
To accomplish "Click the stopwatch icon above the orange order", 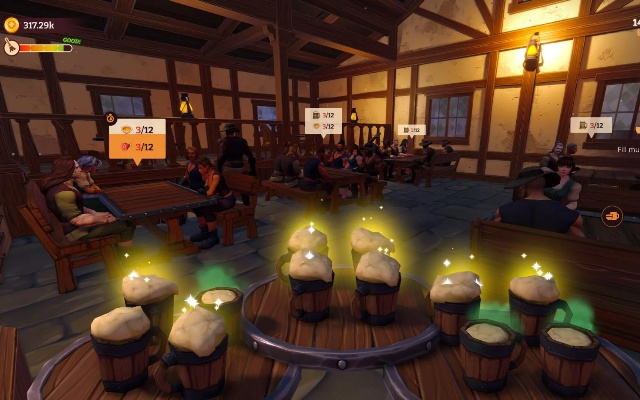I will pyautogui.click(x=112, y=118).
